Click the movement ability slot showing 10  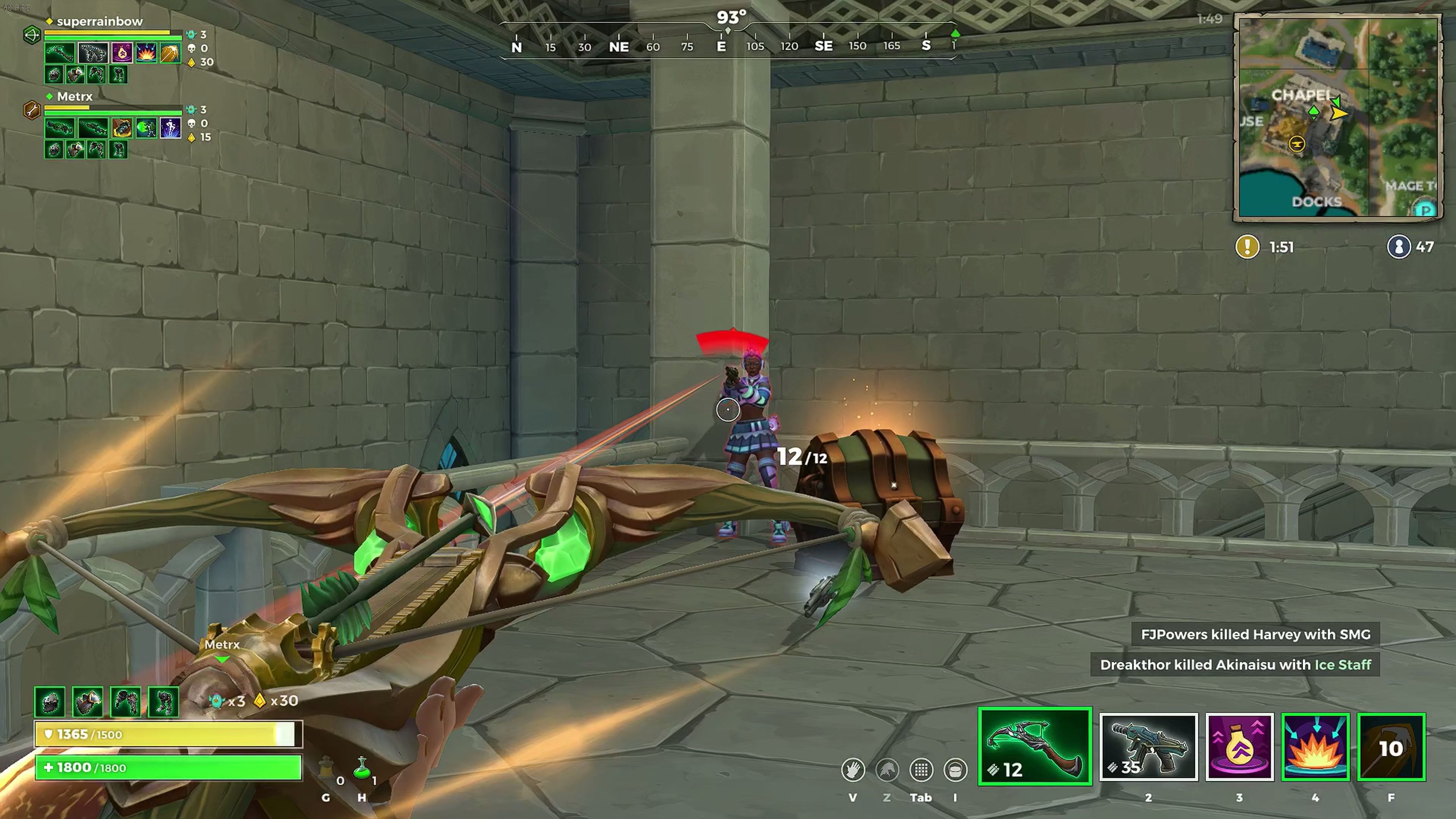(1391, 747)
